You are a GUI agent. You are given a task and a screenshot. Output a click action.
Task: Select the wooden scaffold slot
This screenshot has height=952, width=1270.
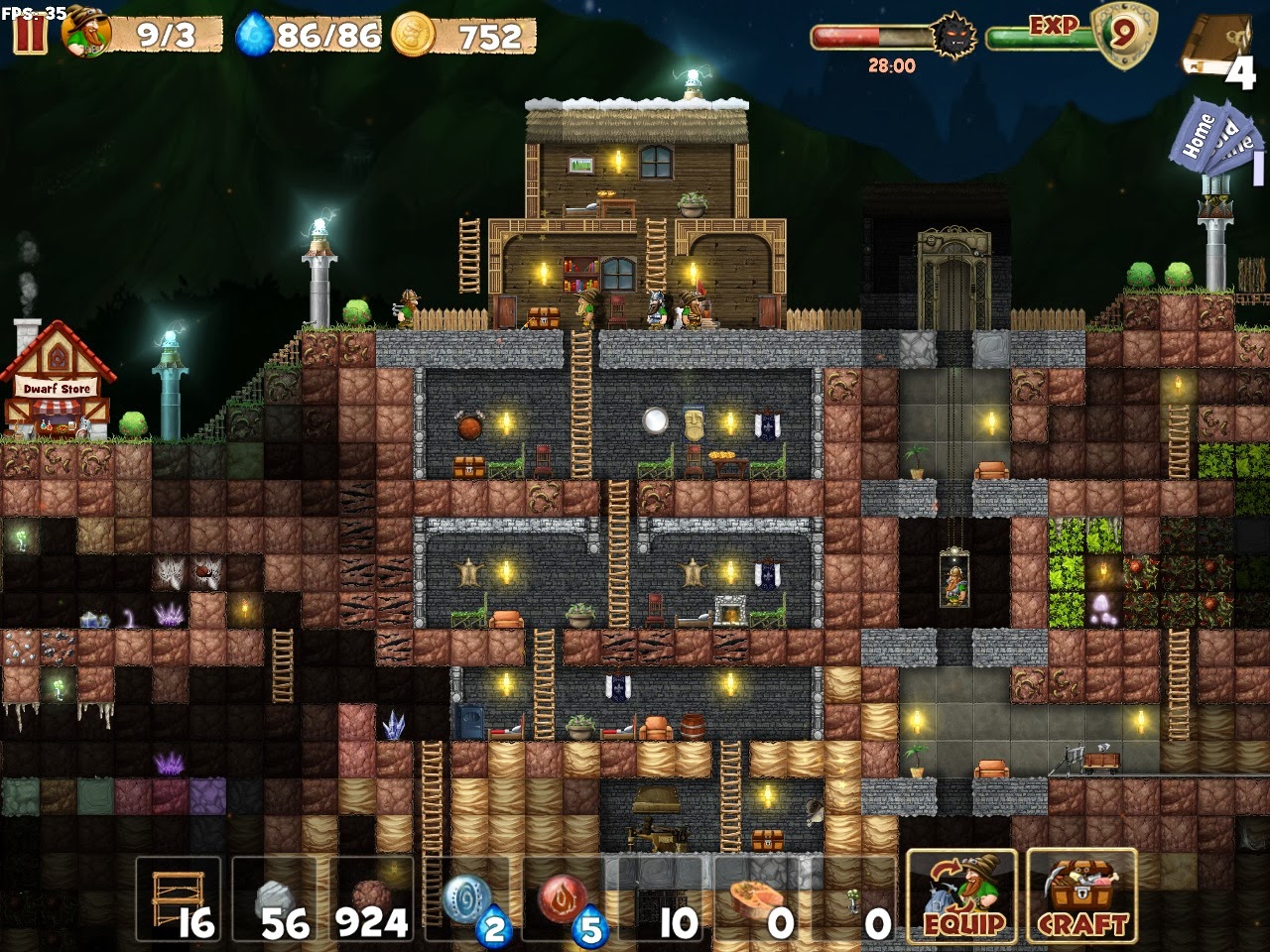click(x=179, y=898)
